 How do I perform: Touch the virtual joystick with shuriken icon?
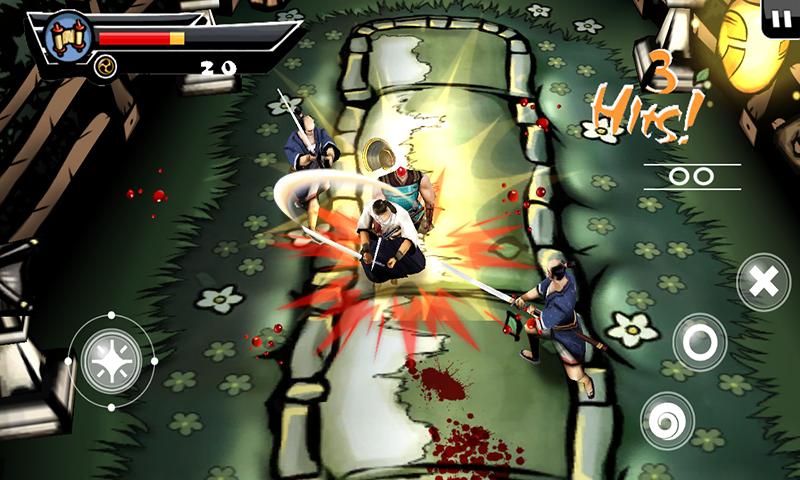pos(111,361)
